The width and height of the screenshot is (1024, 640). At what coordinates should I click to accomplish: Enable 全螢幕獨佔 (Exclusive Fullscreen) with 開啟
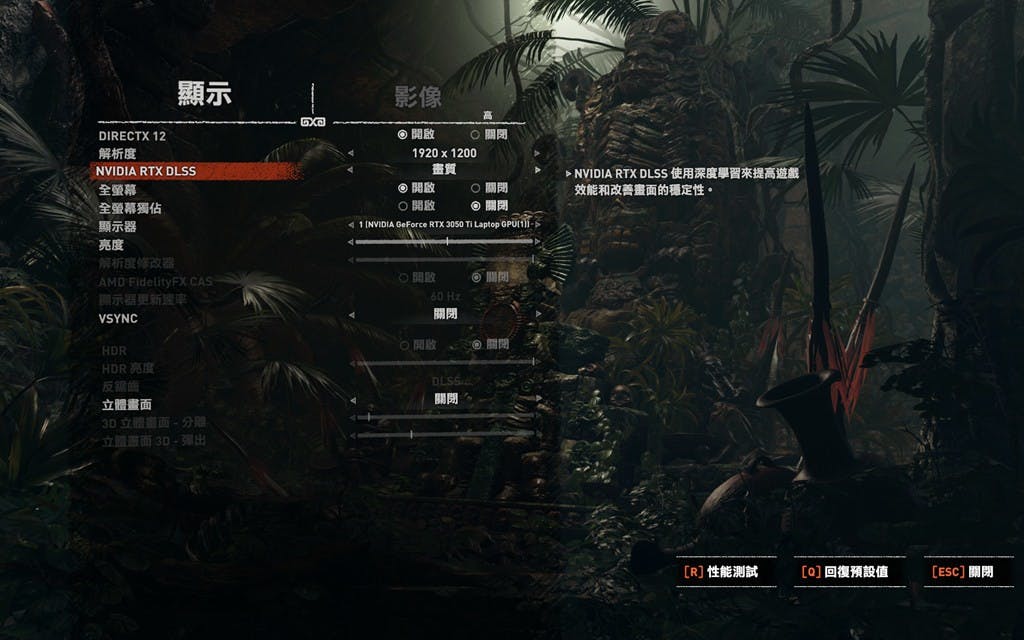click(x=402, y=206)
